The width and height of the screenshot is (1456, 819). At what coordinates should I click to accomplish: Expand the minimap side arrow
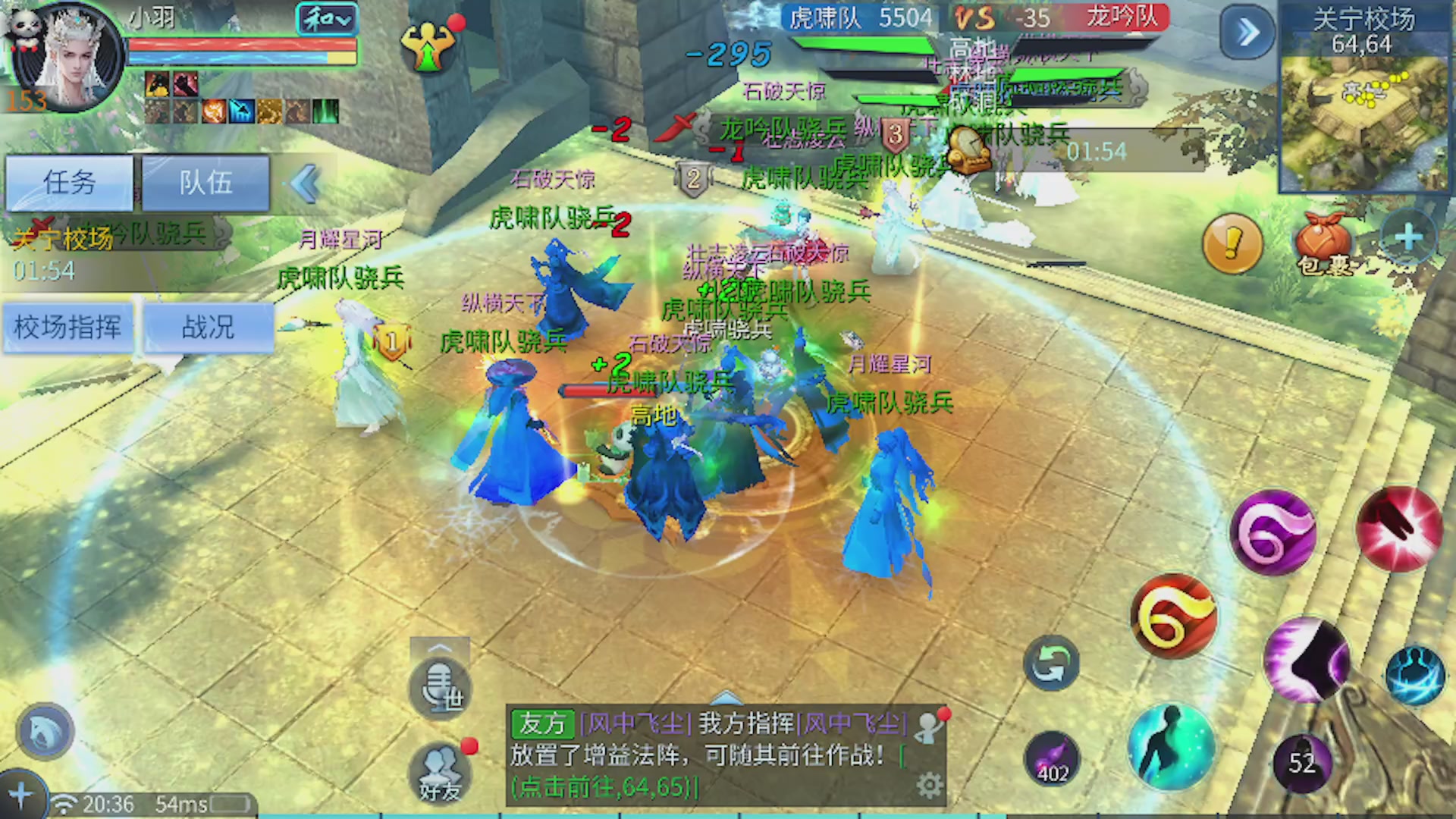pos(1247,32)
